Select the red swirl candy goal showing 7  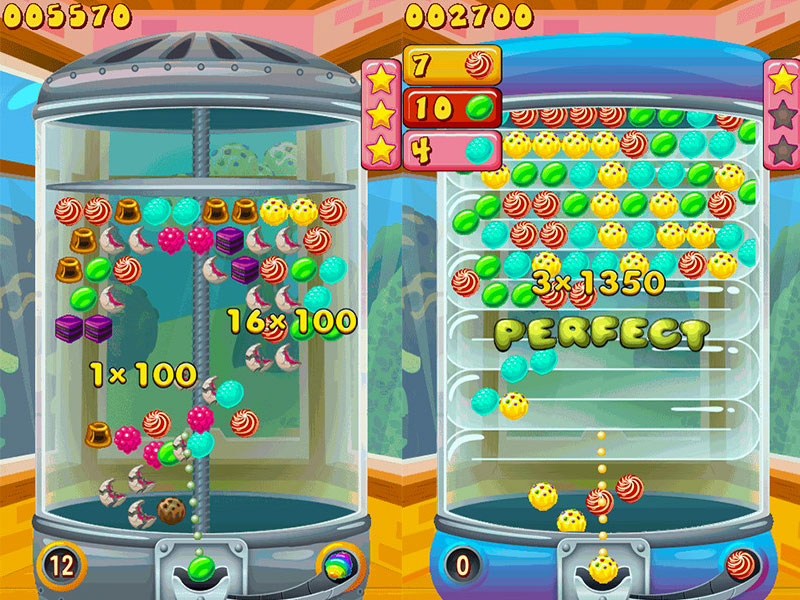click(451, 65)
